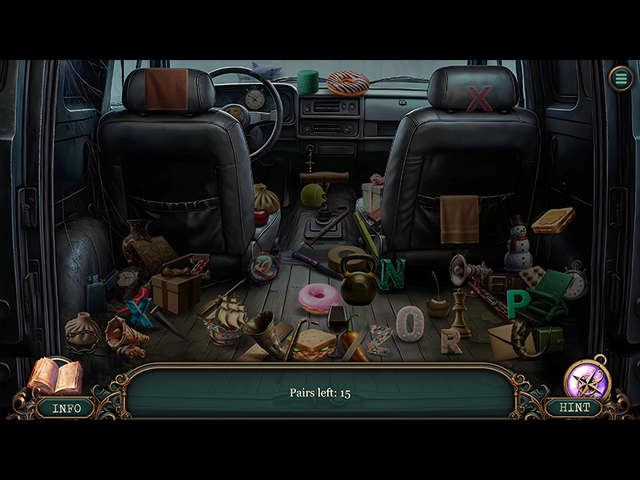Click the INFO label button
Screen dimensions: 640x480
tap(66, 408)
